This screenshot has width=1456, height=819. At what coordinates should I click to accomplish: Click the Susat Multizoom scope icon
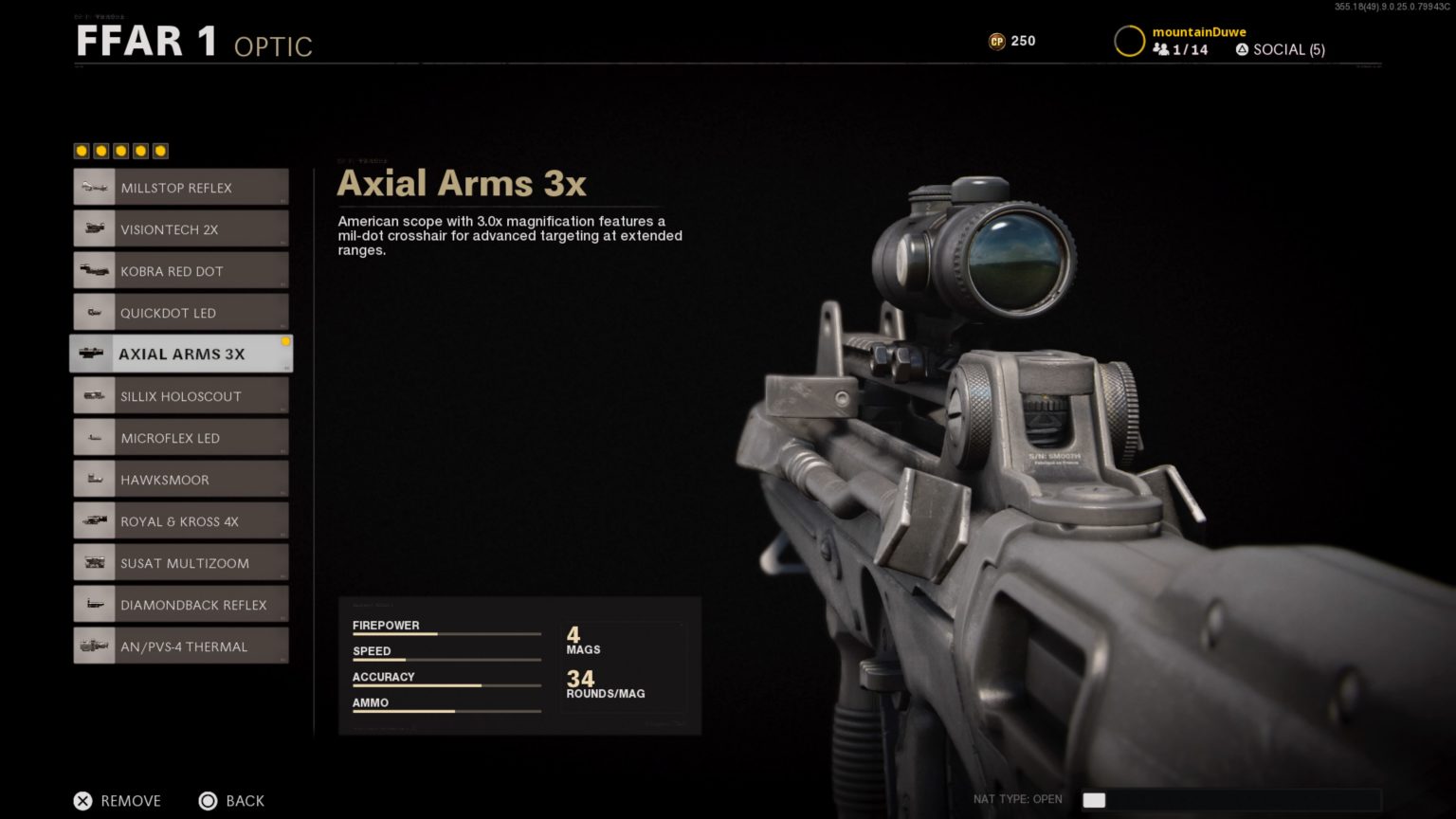pyautogui.click(x=94, y=562)
